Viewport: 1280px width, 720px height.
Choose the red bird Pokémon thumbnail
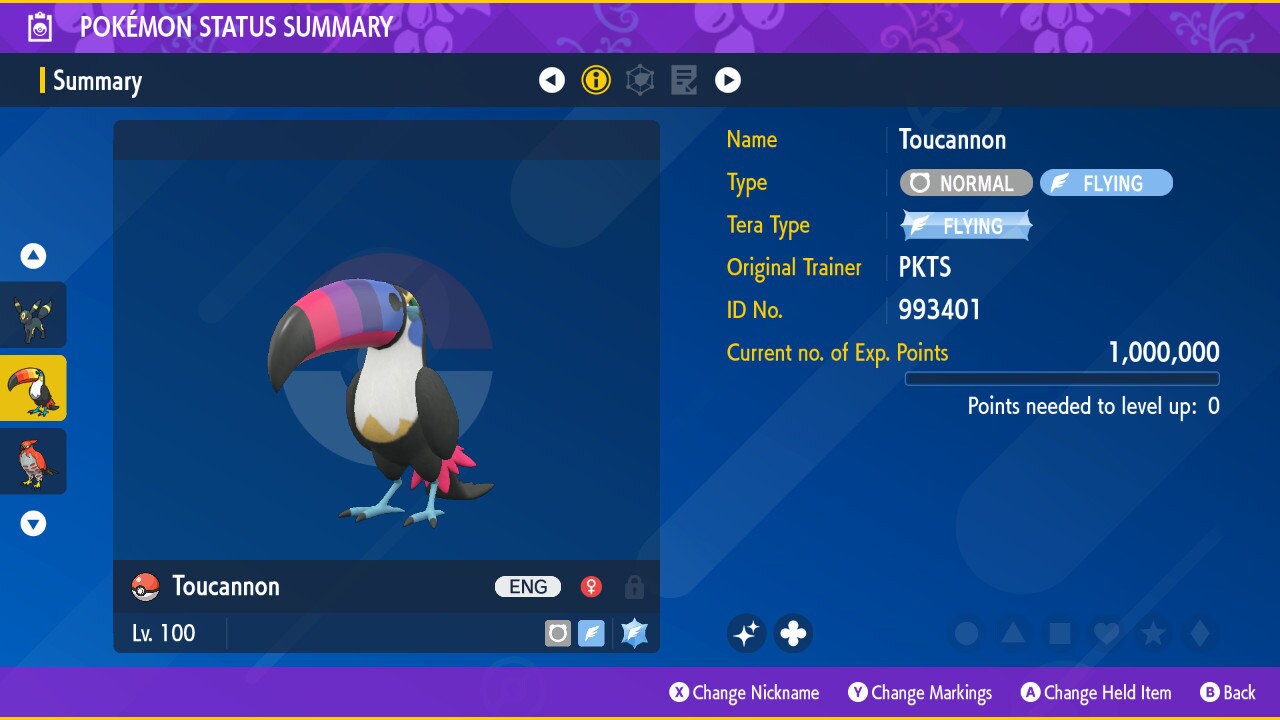[x=33, y=461]
